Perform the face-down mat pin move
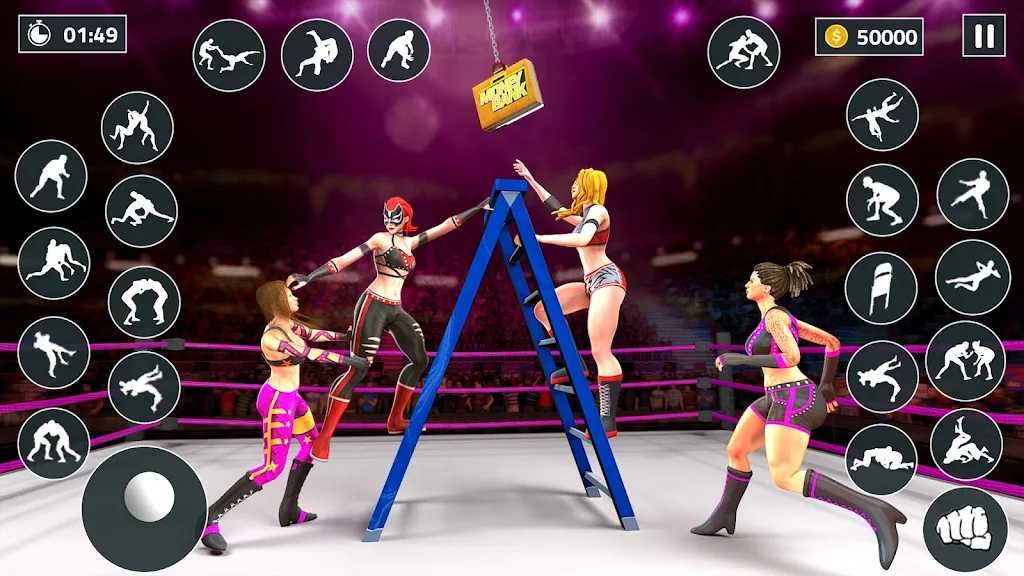 coord(881,460)
